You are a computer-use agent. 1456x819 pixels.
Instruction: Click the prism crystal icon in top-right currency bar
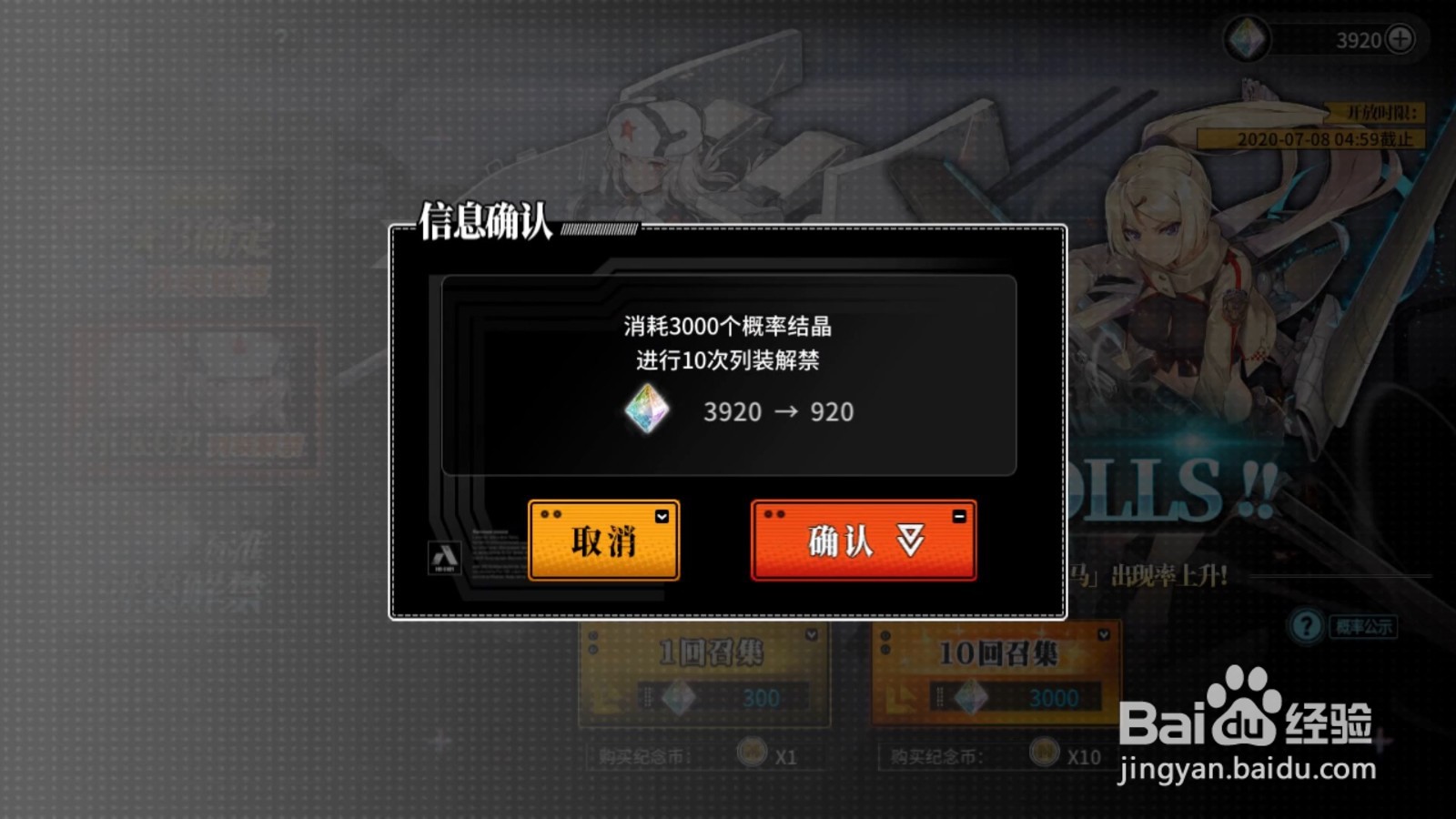(x=1246, y=38)
